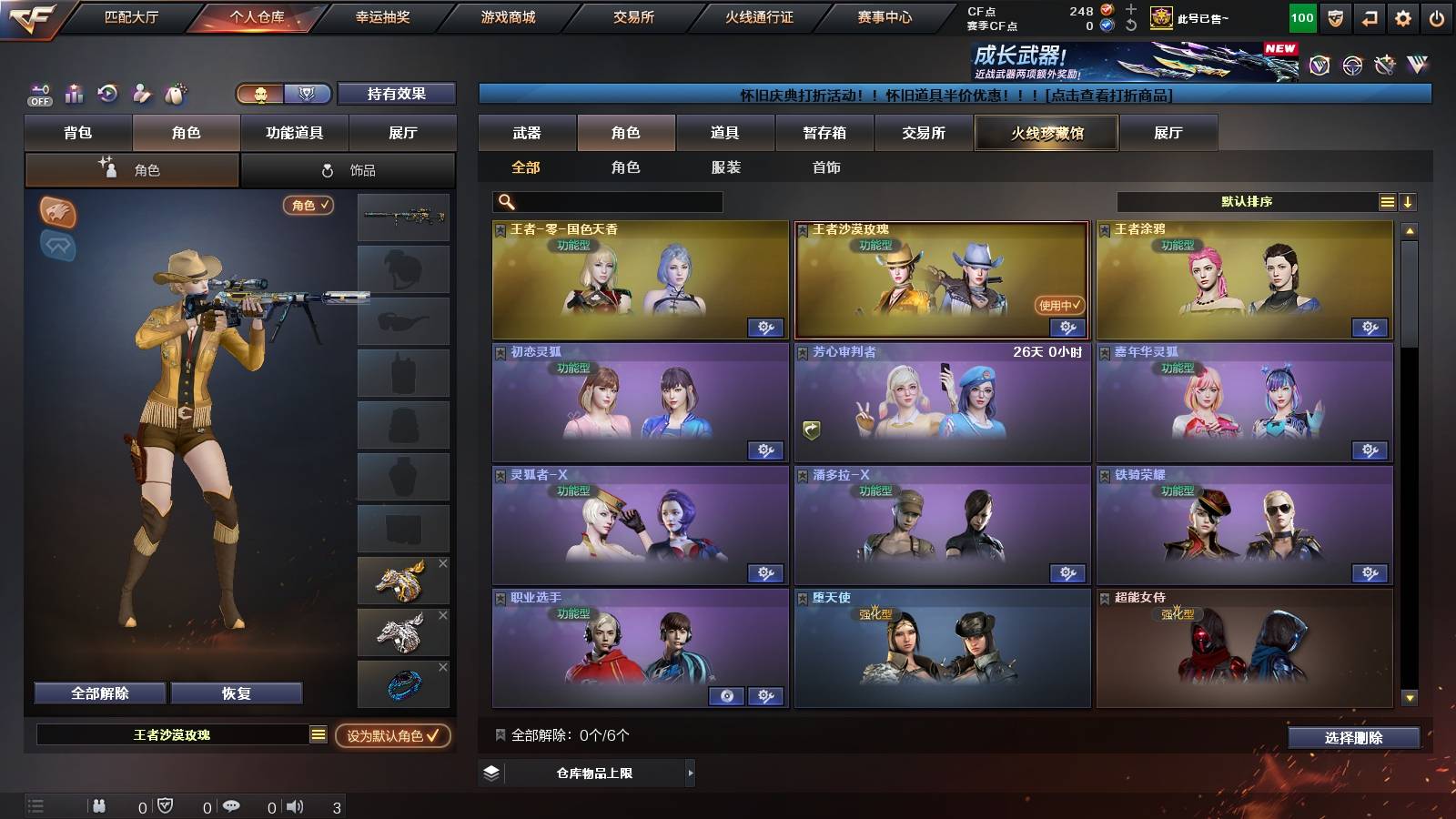This screenshot has height=819, width=1456.
Task: Select the friends icon in bottom status bar
Action: pyautogui.click(x=100, y=805)
